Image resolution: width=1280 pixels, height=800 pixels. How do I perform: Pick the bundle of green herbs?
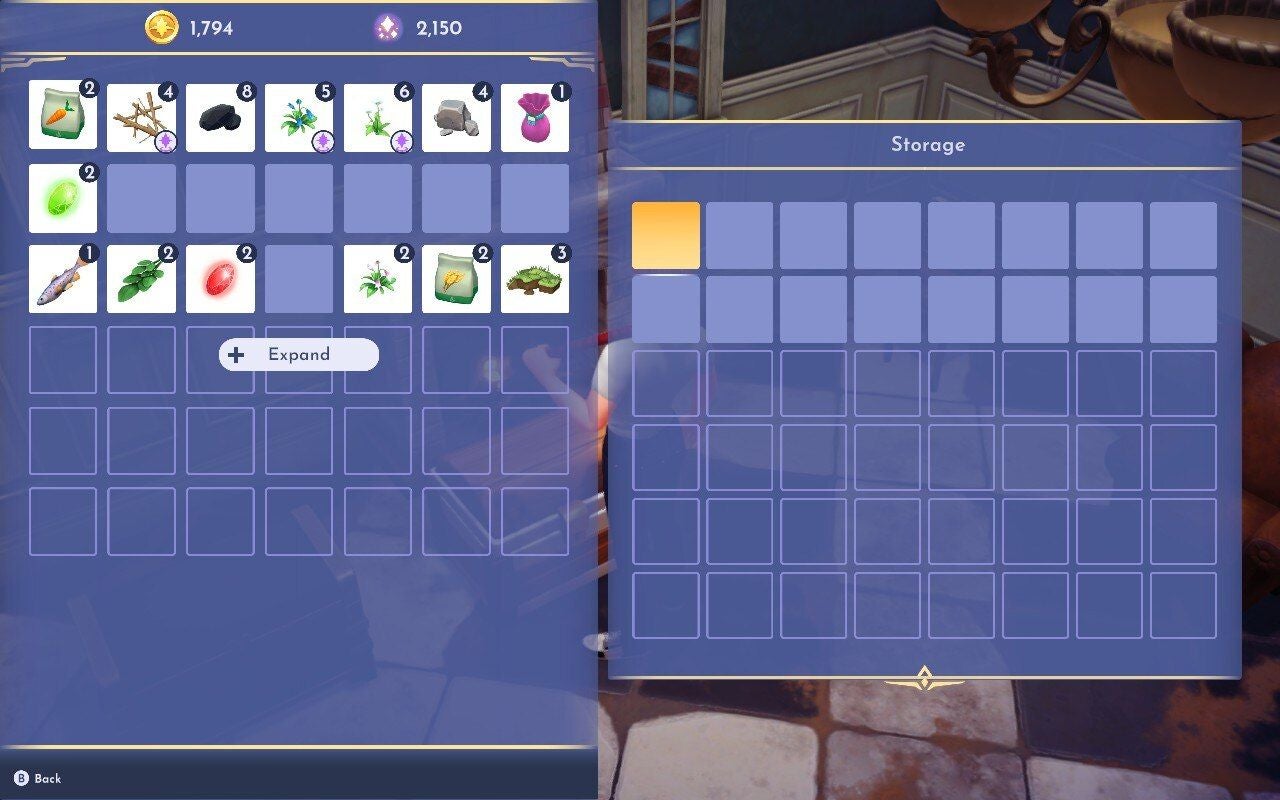pyautogui.click(x=141, y=275)
